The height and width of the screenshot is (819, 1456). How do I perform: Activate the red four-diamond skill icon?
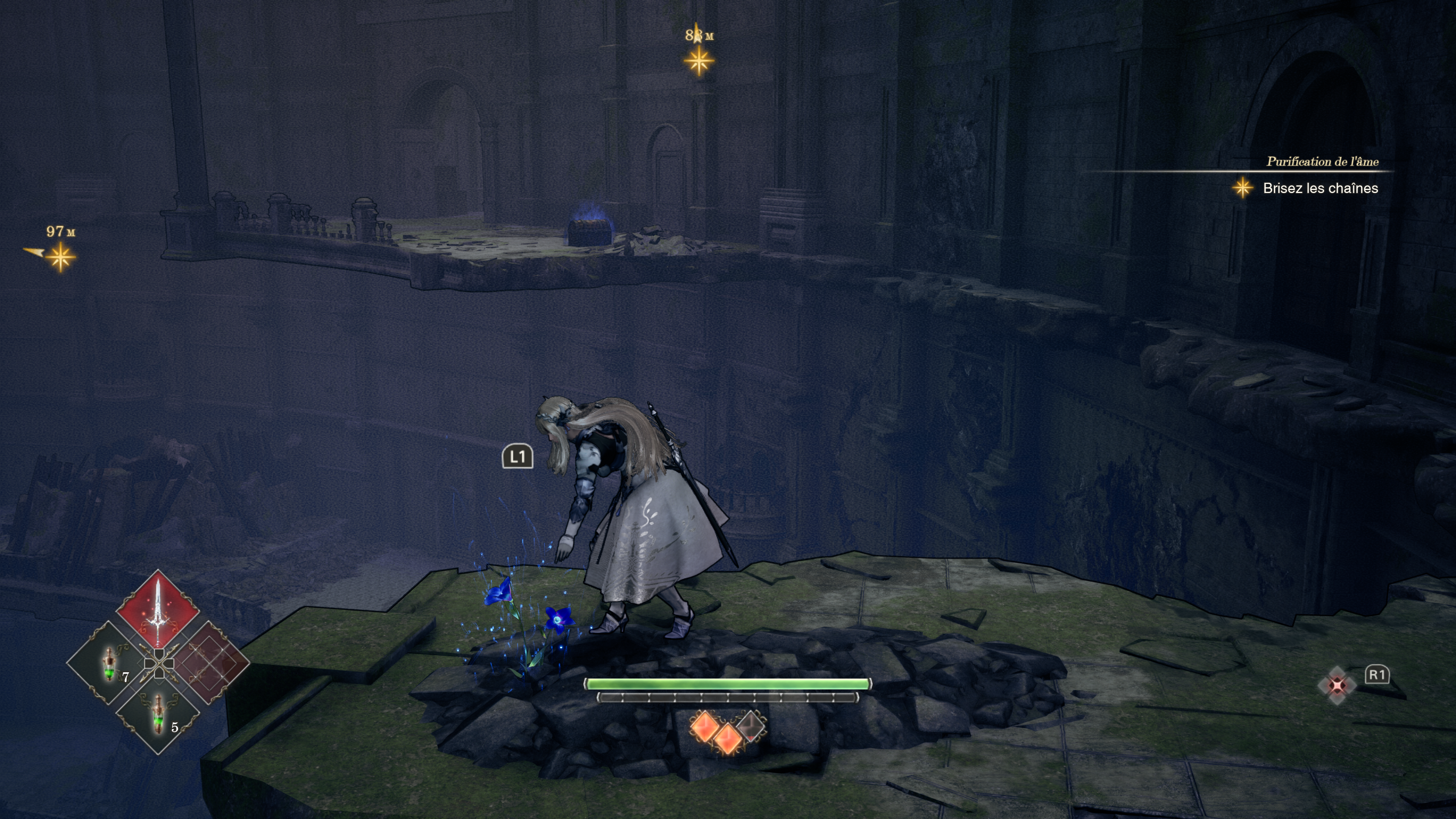[1337, 686]
